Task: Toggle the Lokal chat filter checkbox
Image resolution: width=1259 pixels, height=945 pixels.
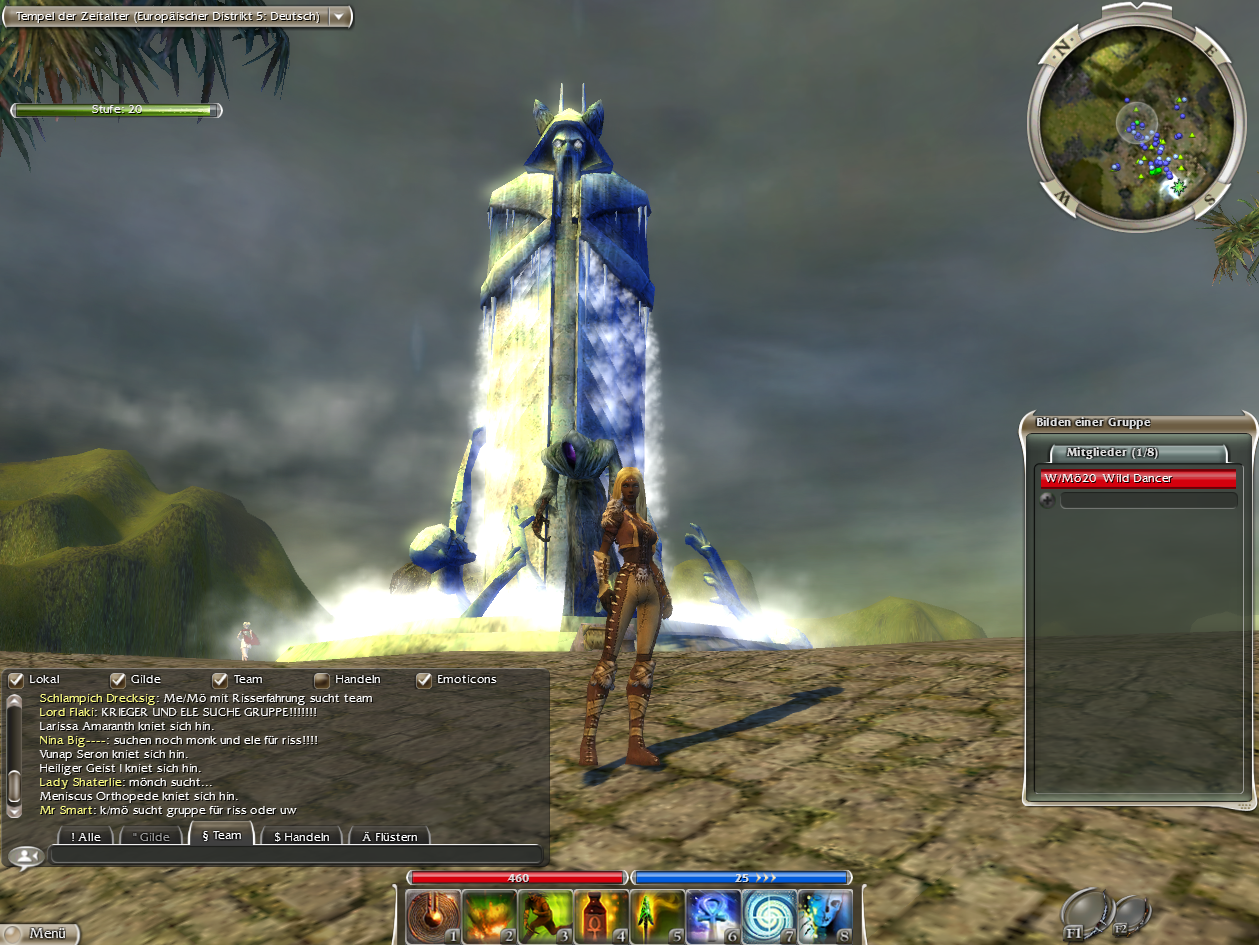Action: pyautogui.click(x=16, y=680)
